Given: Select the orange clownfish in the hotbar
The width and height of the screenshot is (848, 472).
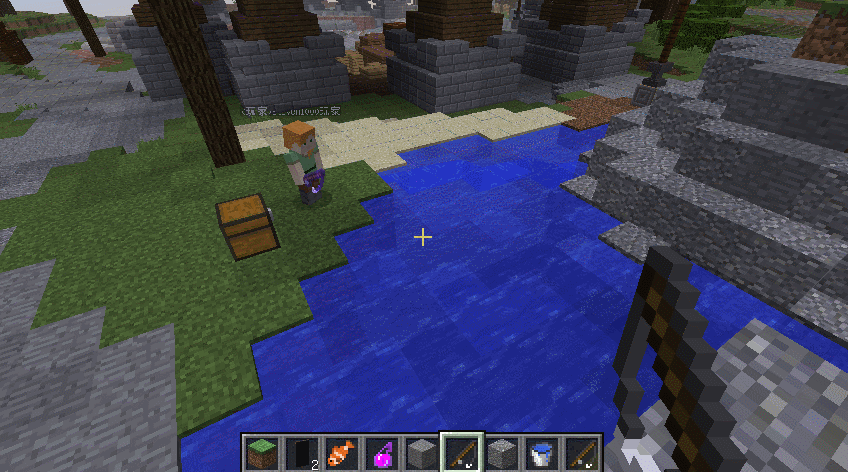Looking at the screenshot, I should tap(342, 453).
